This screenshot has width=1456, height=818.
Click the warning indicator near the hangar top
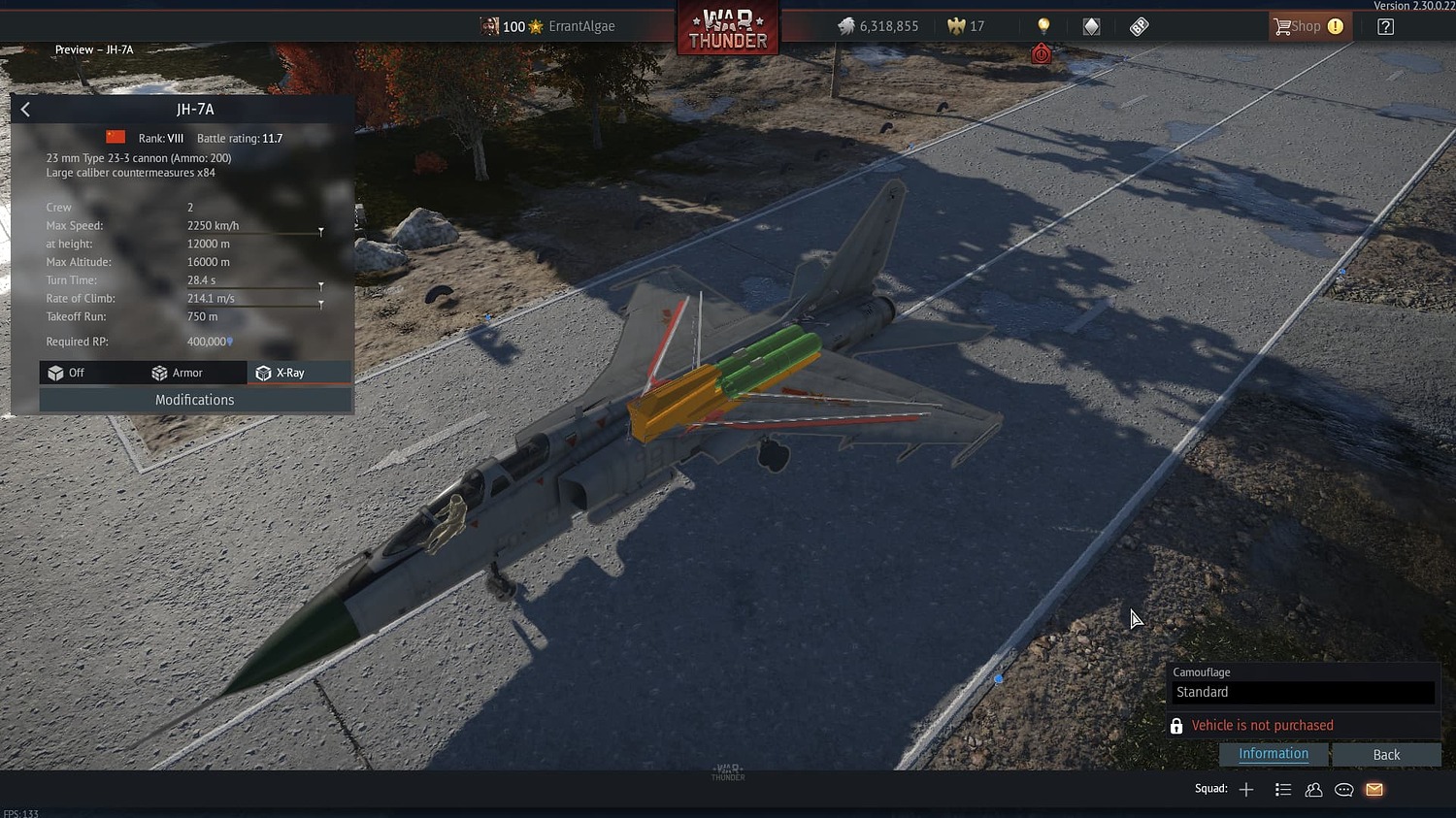[1041, 53]
